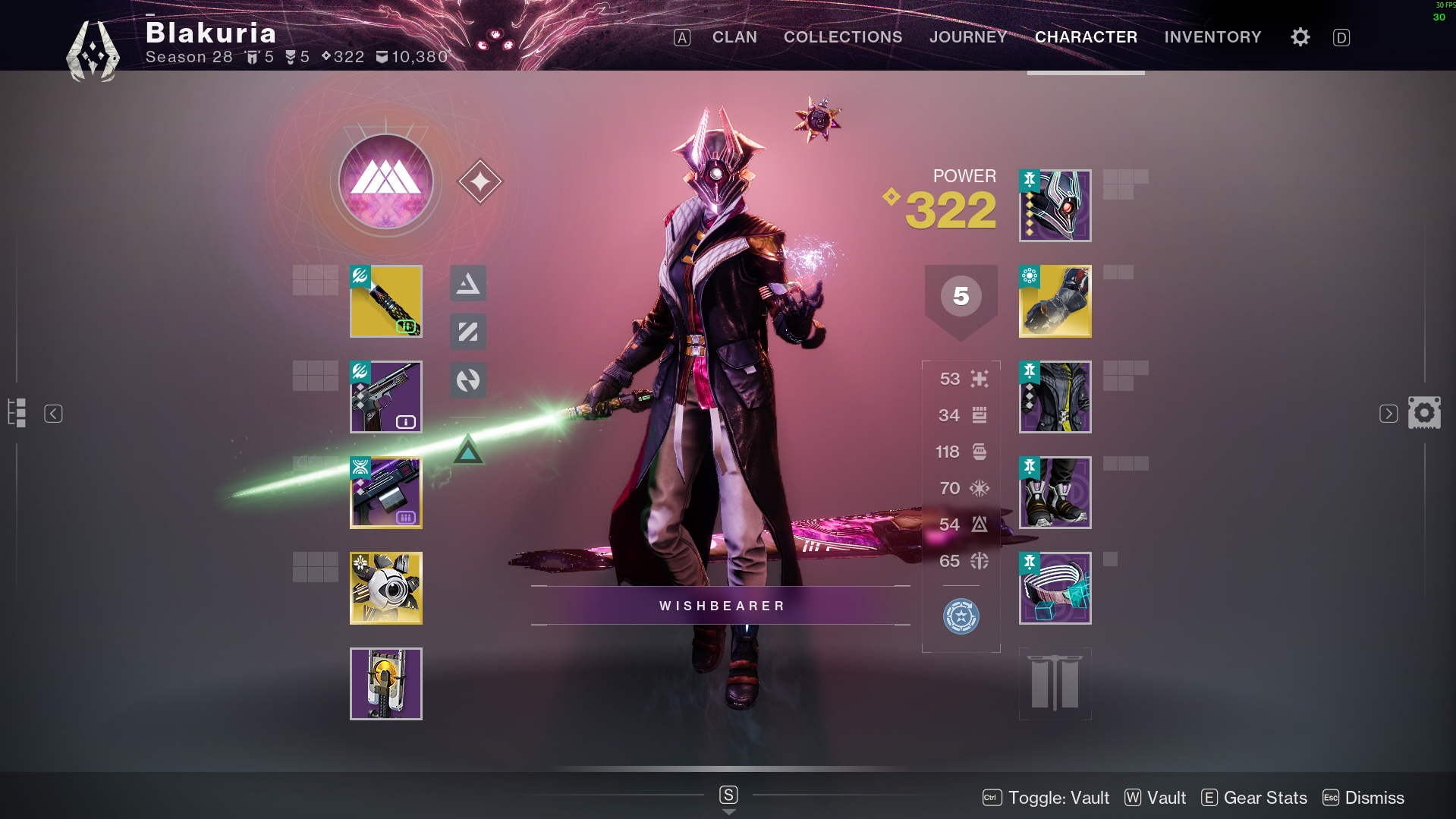Select the equipped yellow glaive weapon slot
Image resolution: width=1456 pixels, height=819 pixels.
[385, 301]
